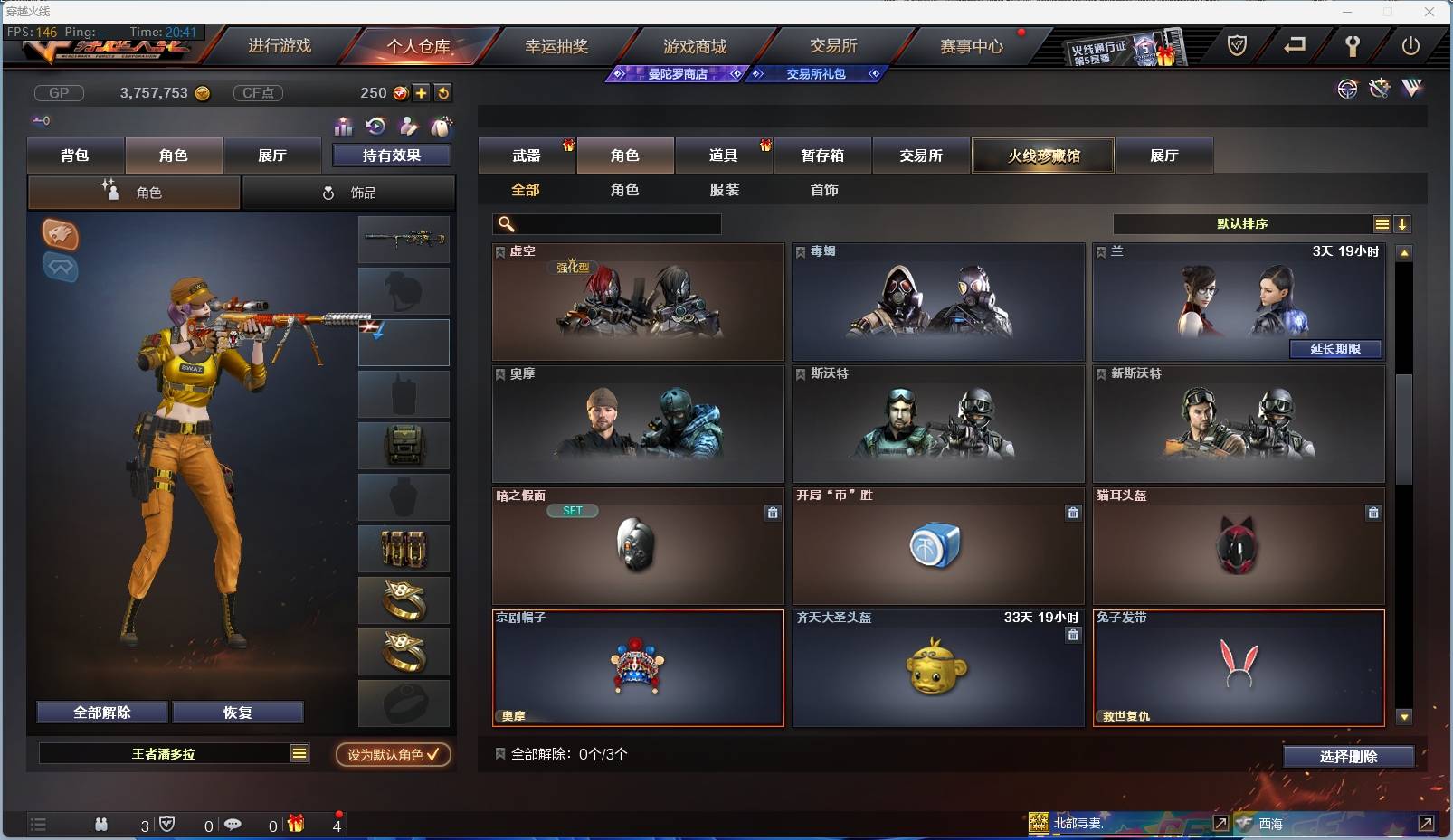Click the + icon to recharge CF points
Screen dimensions: 1453x840
tap(422, 92)
